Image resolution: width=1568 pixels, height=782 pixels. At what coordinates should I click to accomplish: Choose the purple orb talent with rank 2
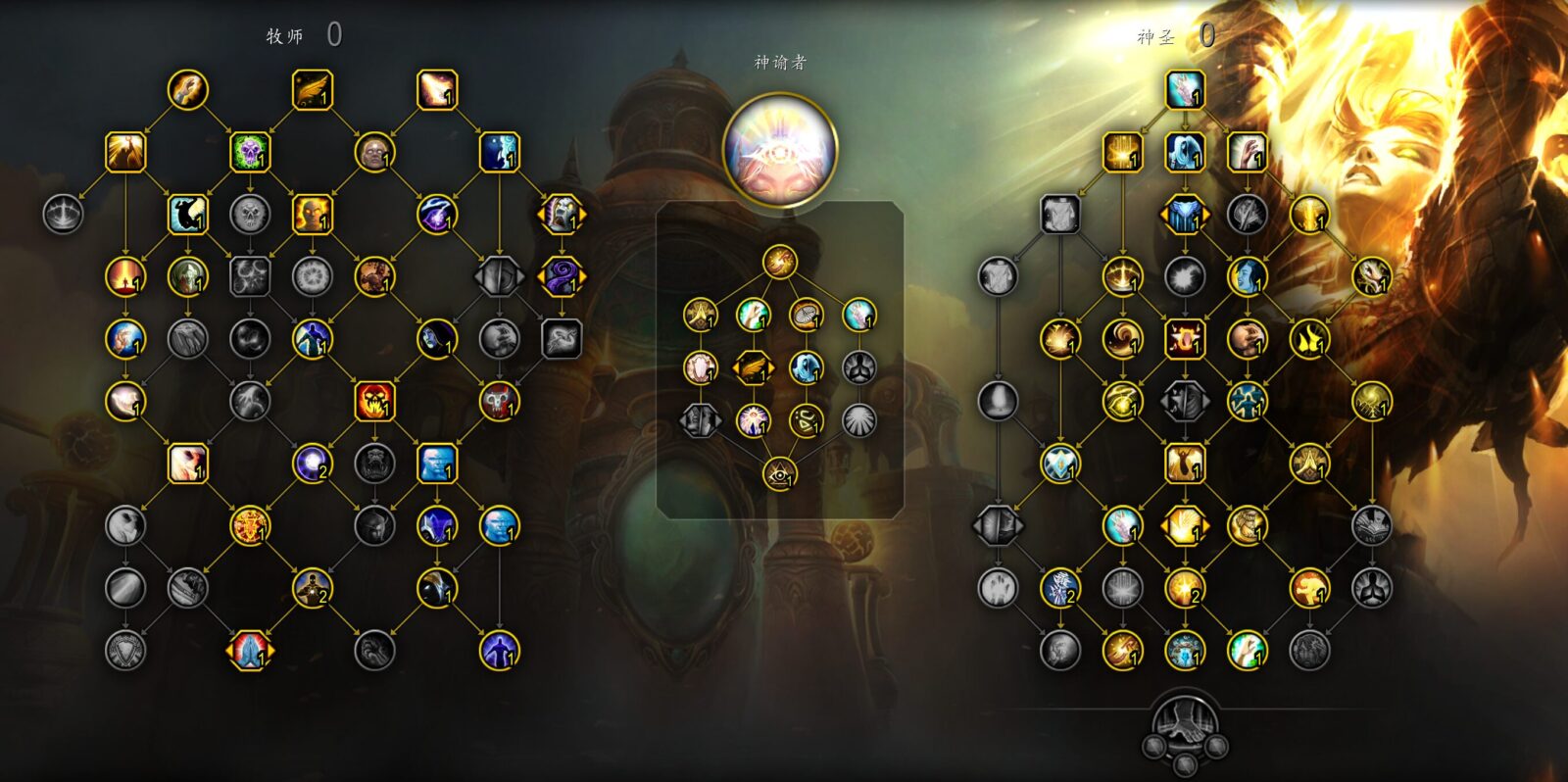(x=313, y=464)
